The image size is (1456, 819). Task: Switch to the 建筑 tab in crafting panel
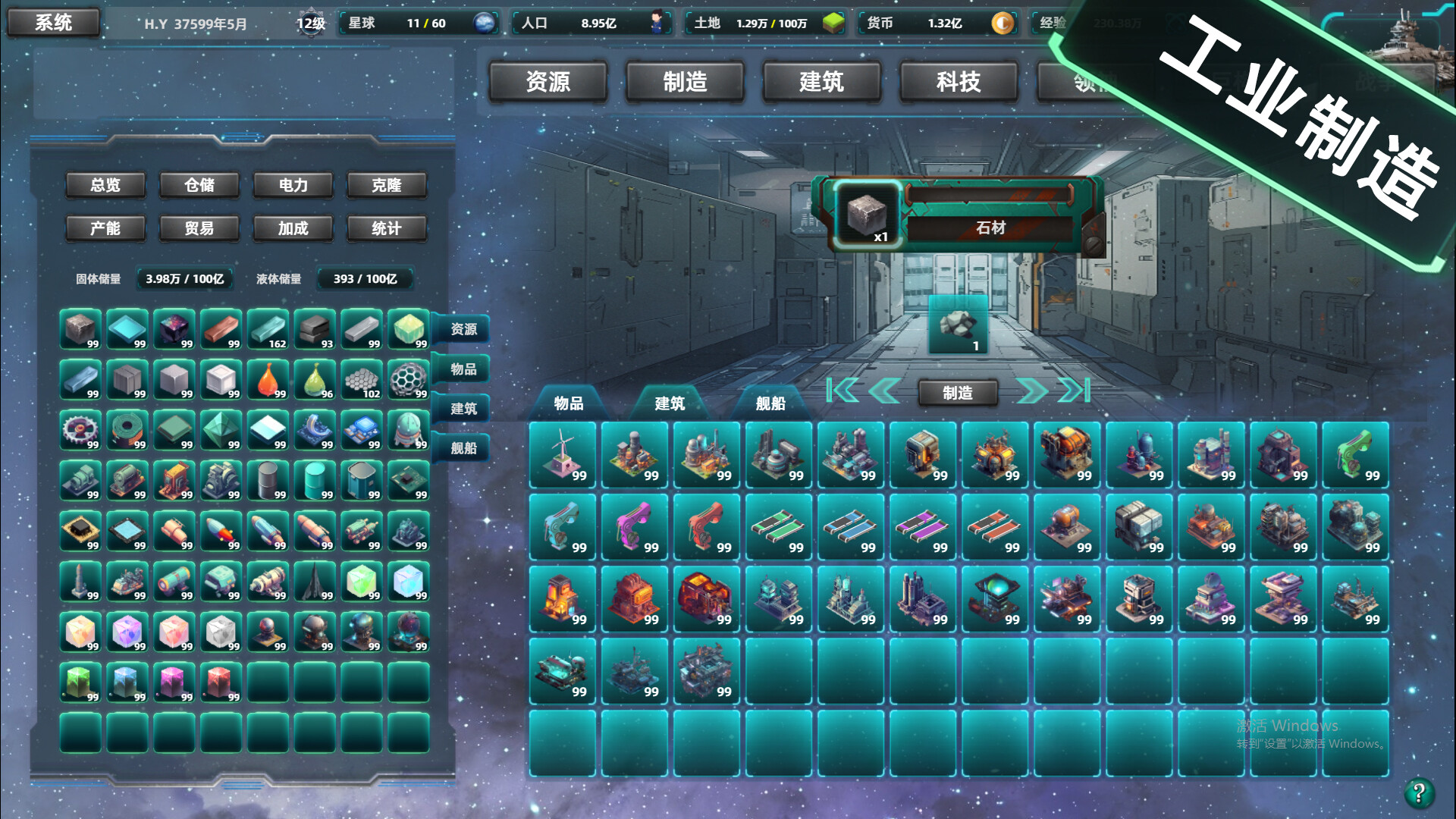click(x=671, y=404)
